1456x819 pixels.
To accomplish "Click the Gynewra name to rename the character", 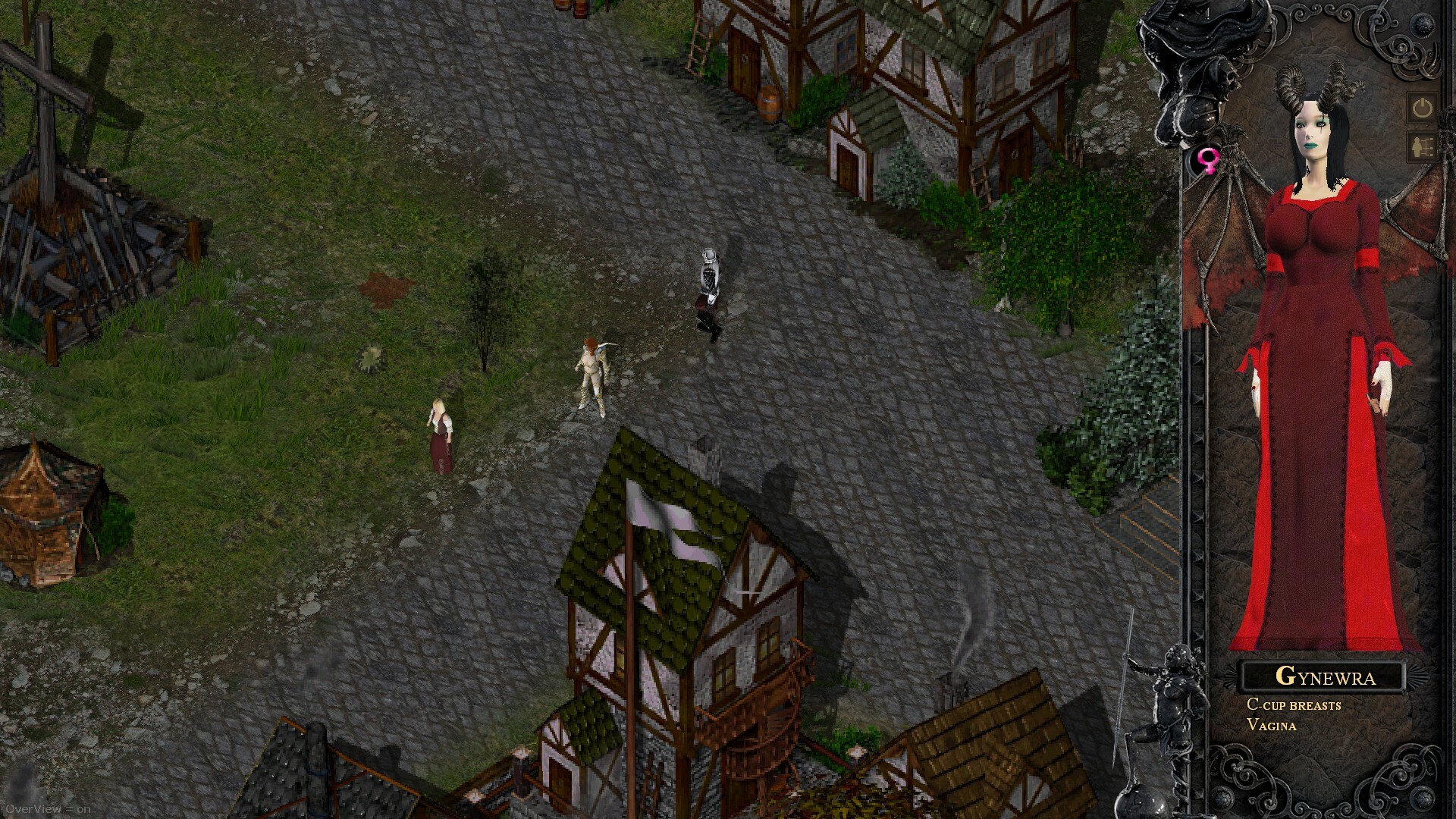I will [x=1326, y=677].
